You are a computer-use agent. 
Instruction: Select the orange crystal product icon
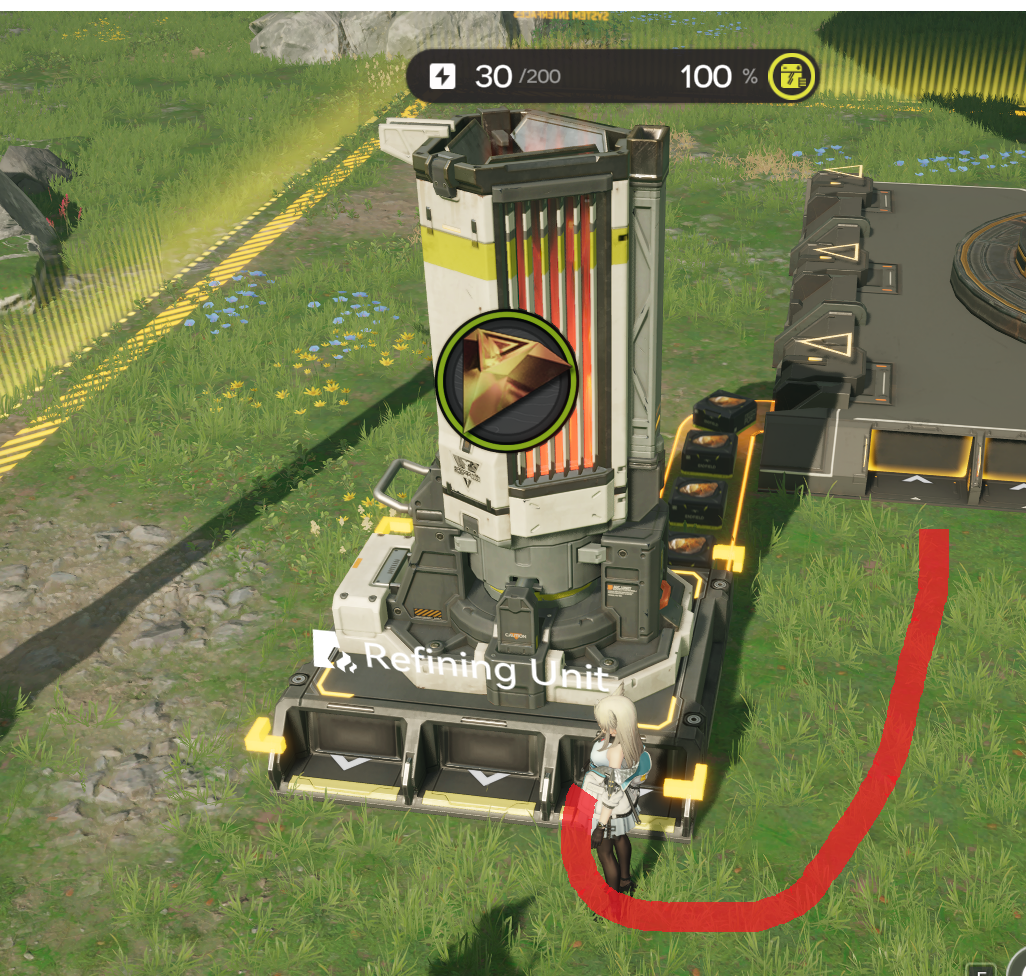point(508,379)
